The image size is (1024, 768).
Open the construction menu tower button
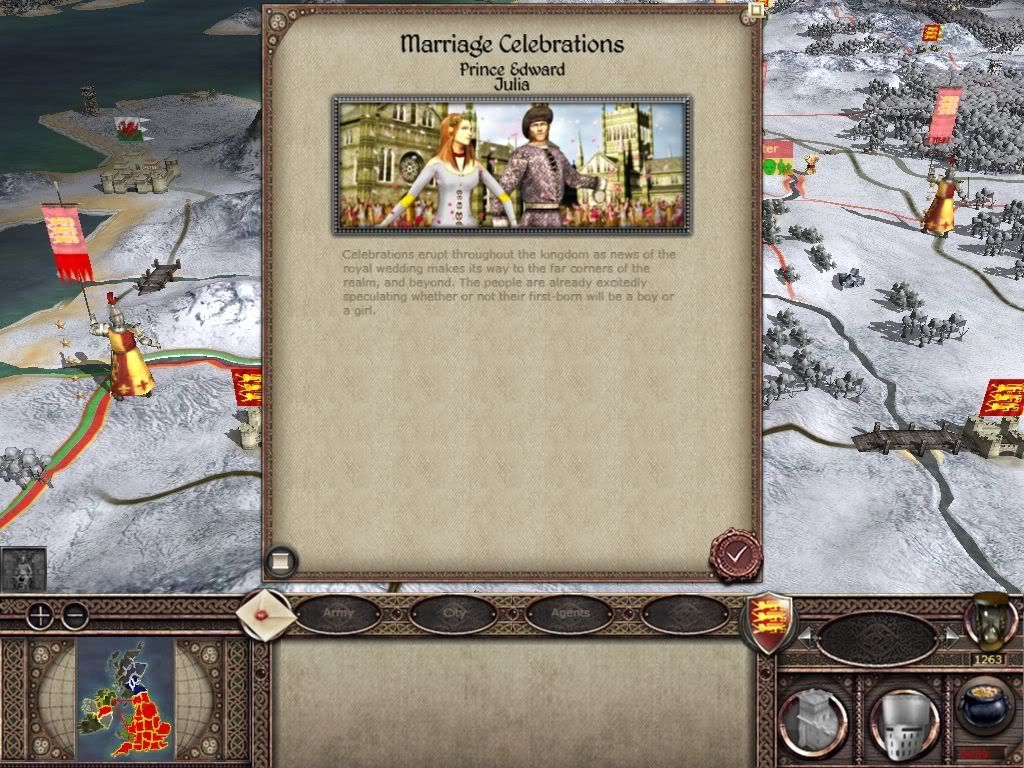(x=814, y=719)
